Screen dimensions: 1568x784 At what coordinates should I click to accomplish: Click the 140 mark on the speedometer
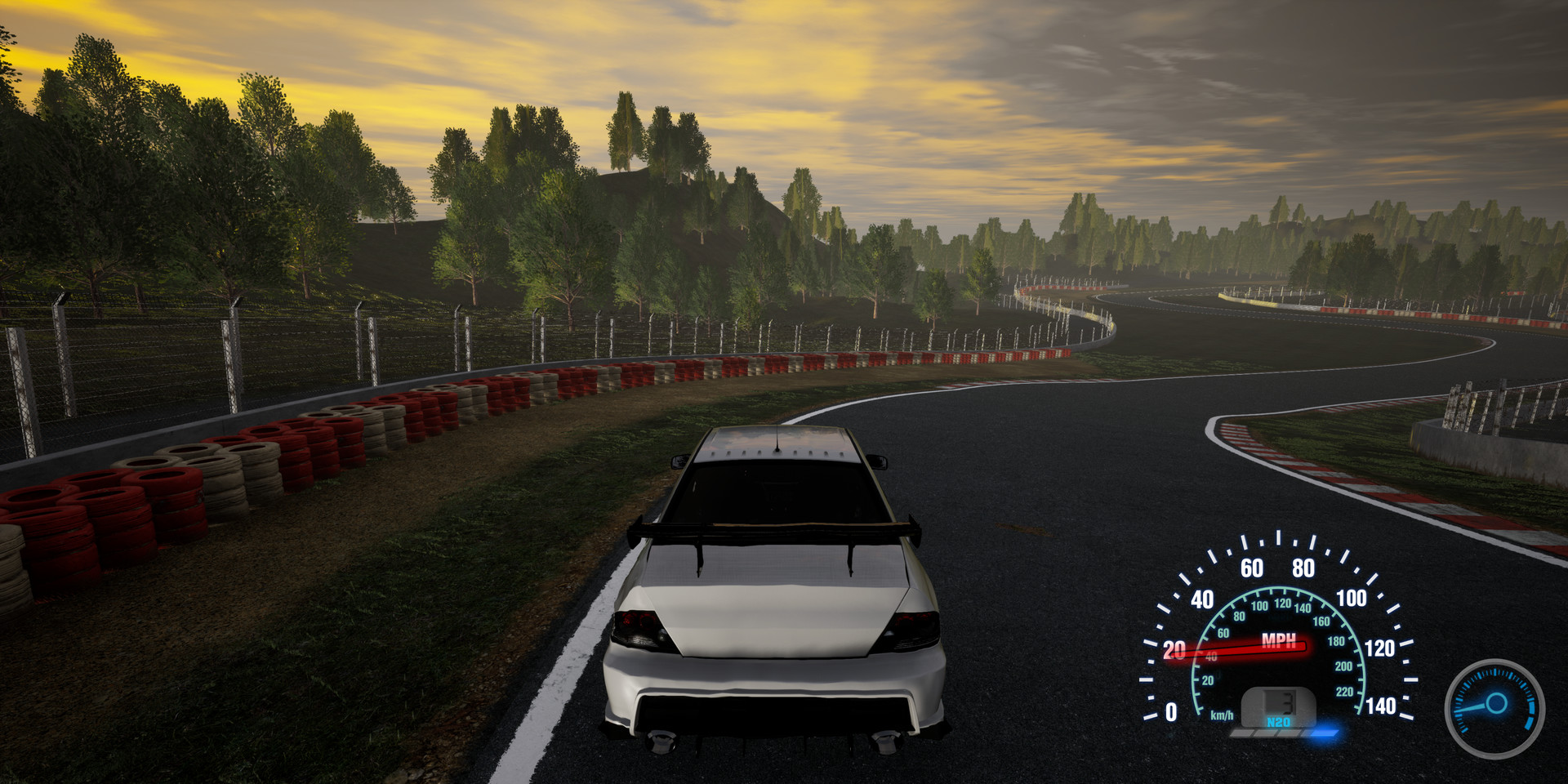point(1382,705)
